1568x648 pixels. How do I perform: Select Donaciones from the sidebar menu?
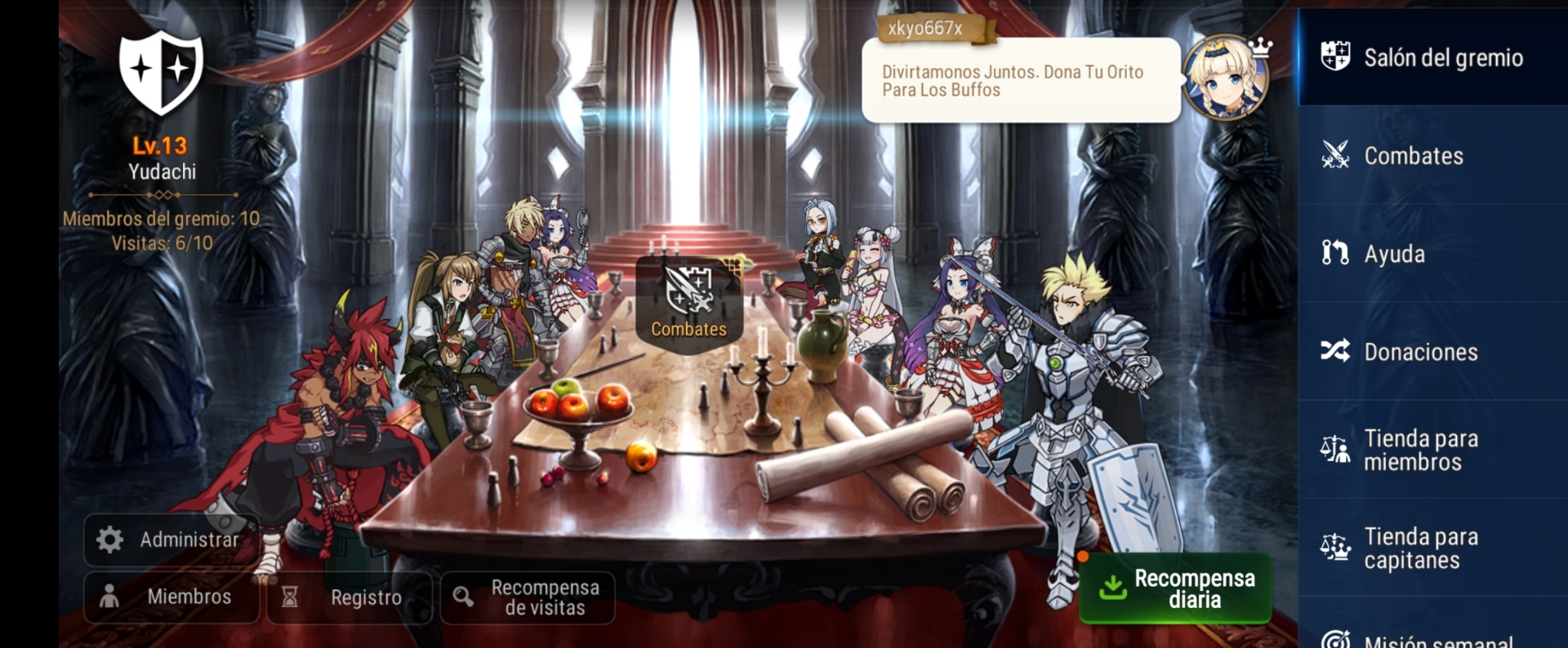(x=1421, y=352)
